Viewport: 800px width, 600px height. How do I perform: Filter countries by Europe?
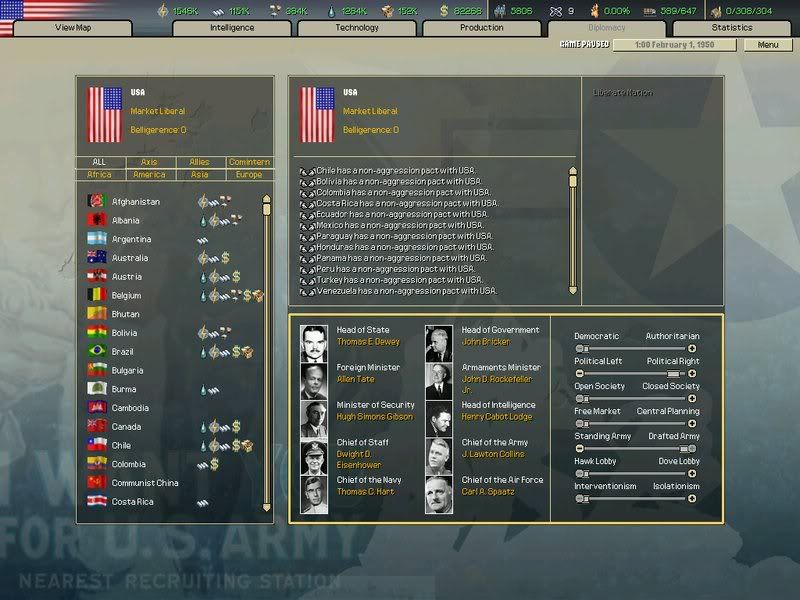(x=248, y=175)
